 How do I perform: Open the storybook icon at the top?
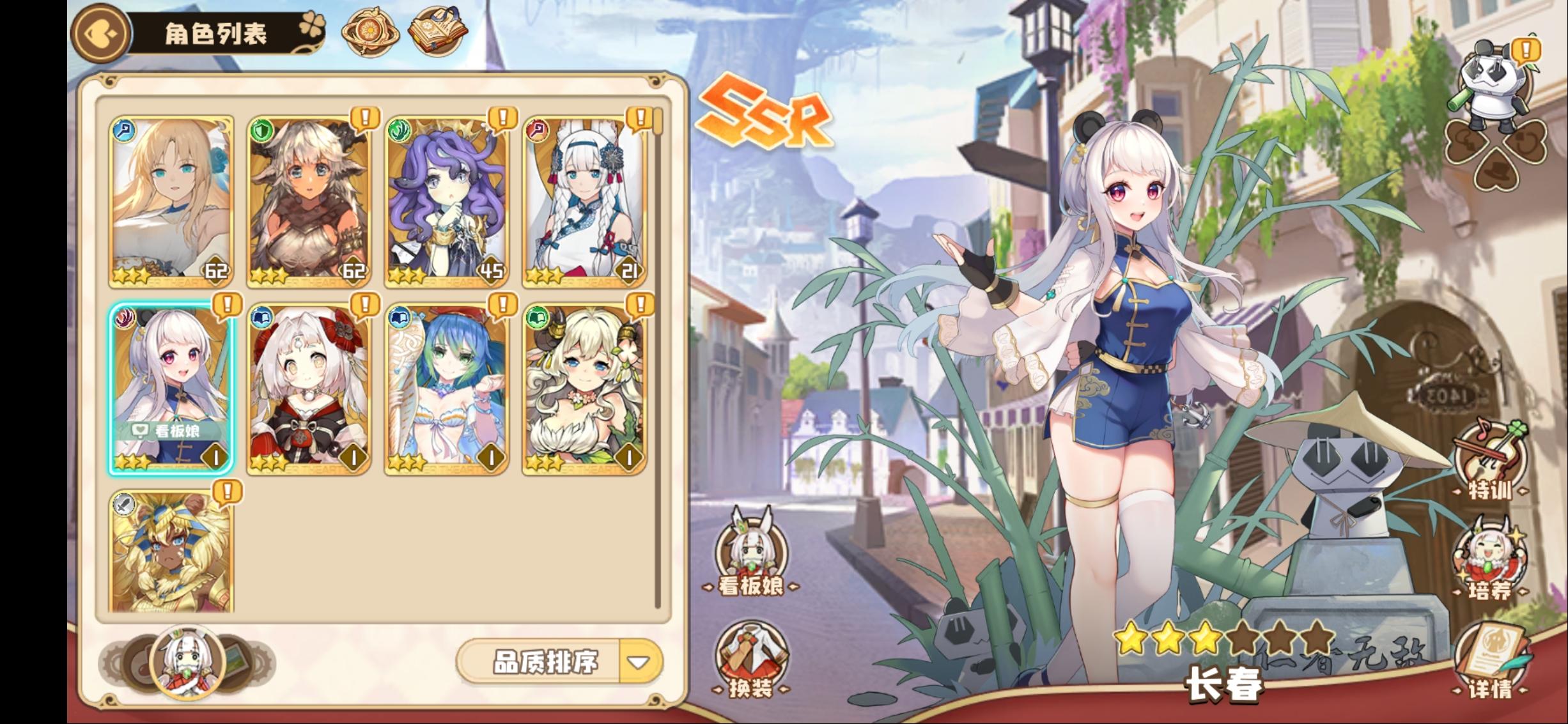click(x=438, y=29)
